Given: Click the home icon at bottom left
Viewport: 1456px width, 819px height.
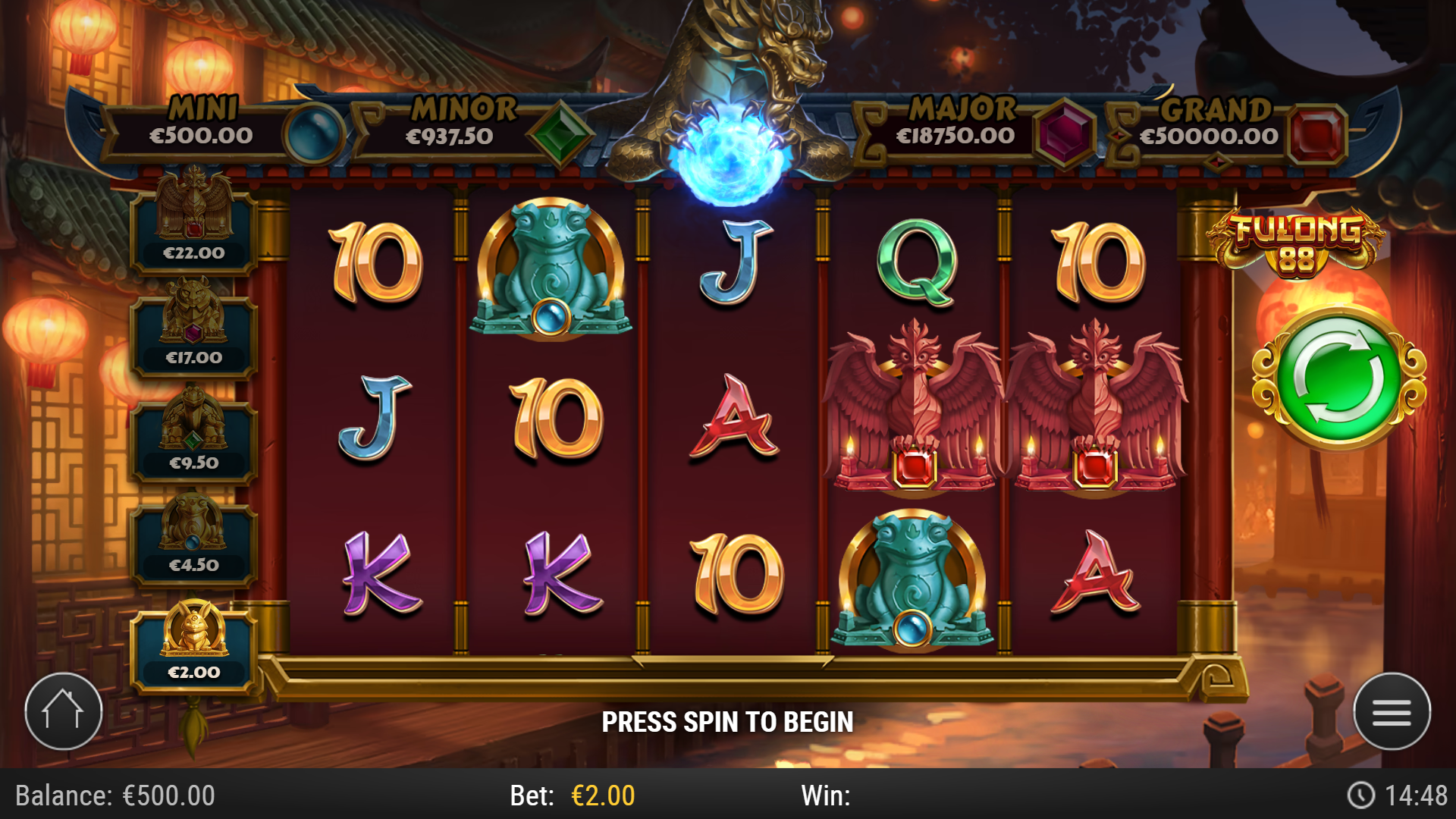Looking at the screenshot, I should 64,710.
